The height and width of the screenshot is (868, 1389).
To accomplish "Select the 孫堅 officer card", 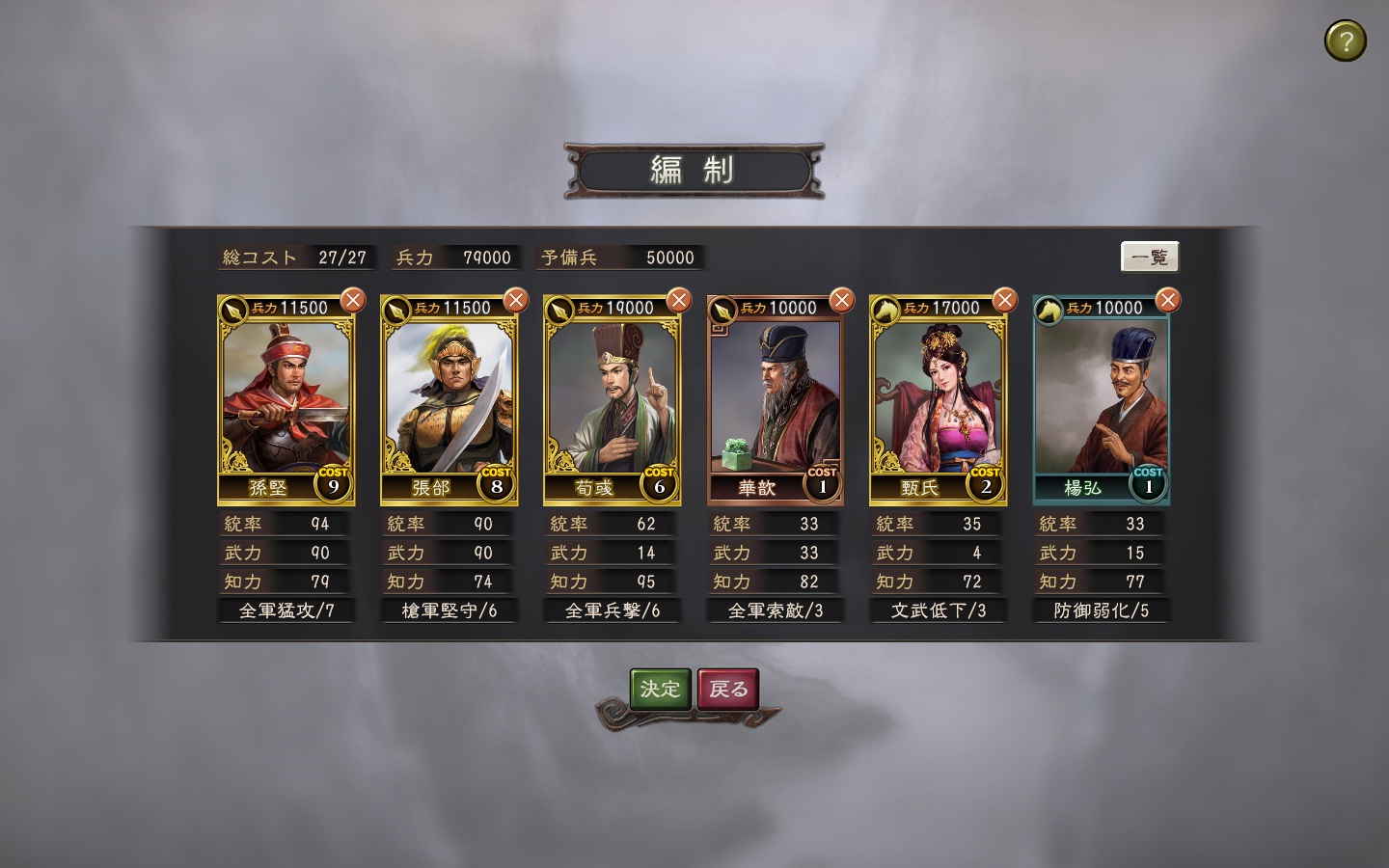I will [286, 400].
